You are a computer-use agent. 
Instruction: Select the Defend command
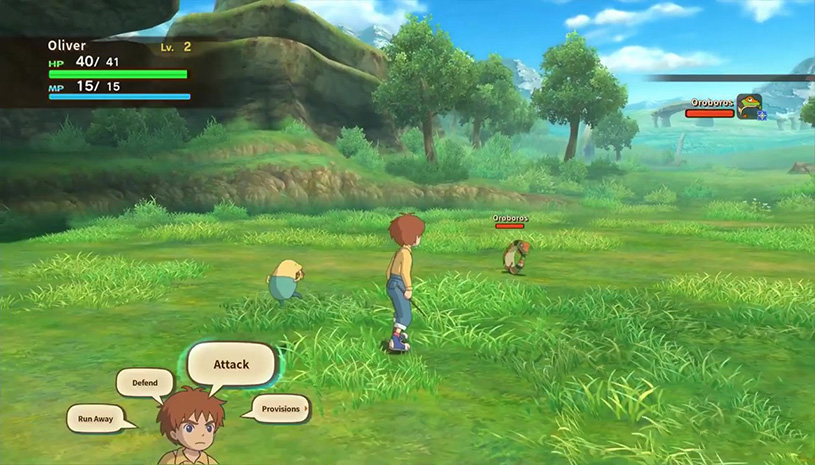145,383
